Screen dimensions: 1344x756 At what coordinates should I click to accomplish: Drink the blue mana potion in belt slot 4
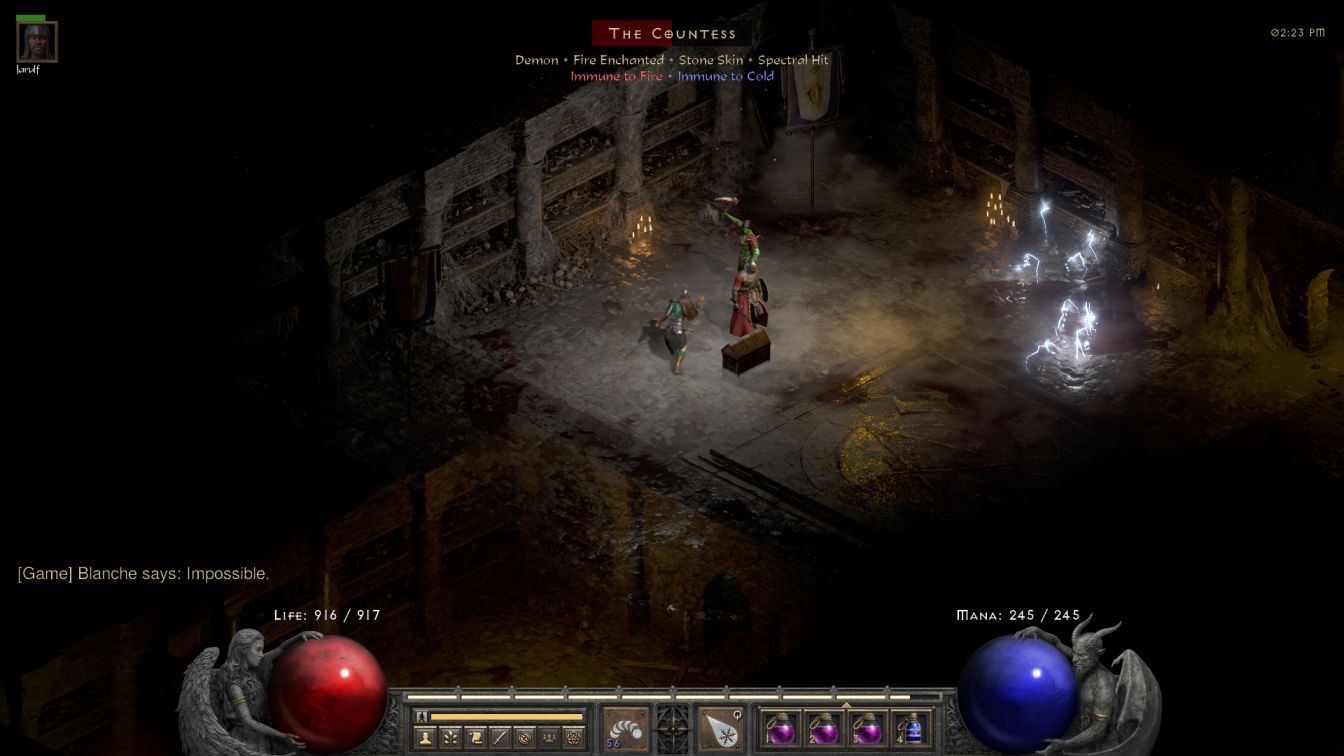tap(911, 728)
